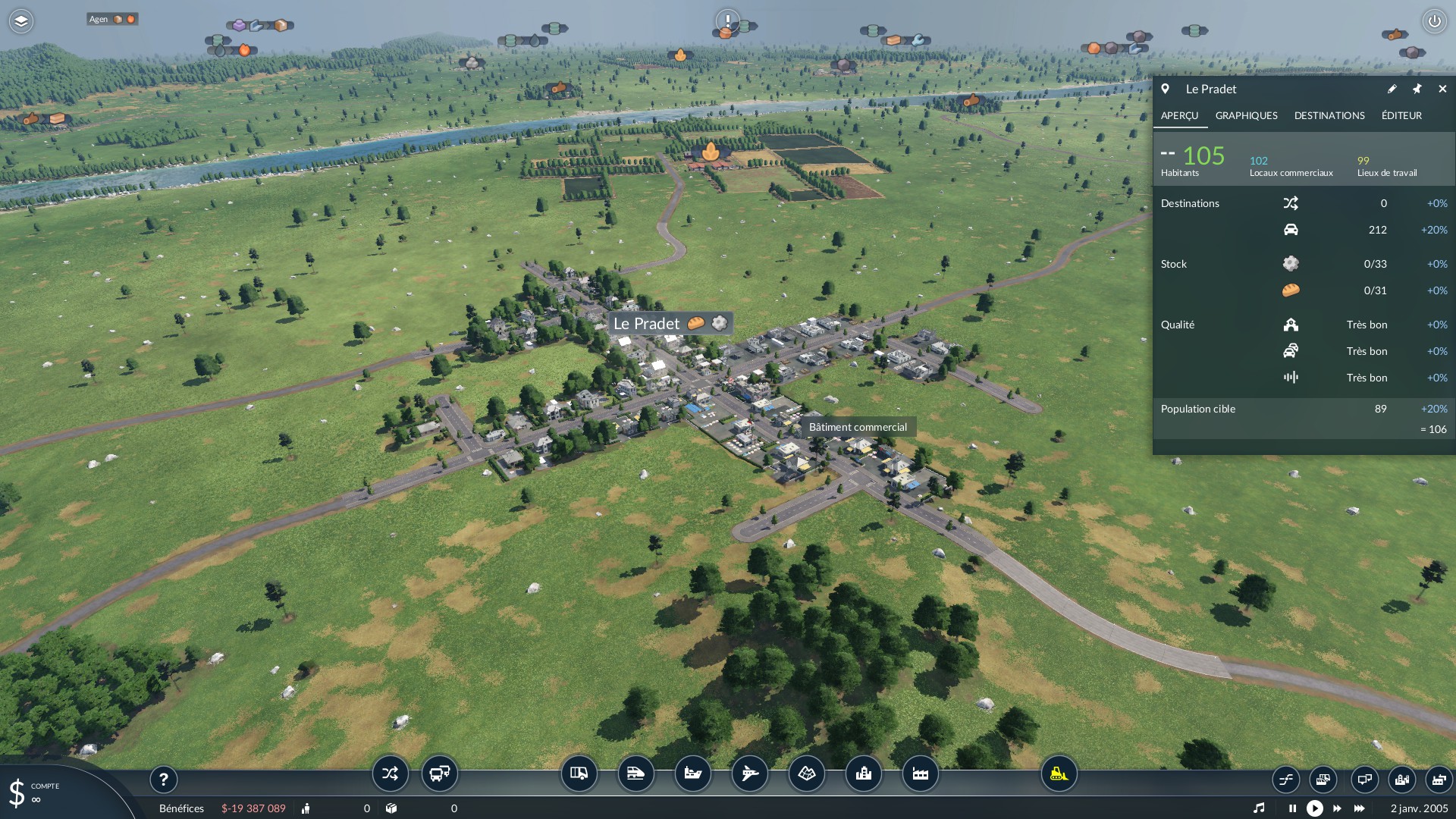The width and height of the screenshot is (1456, 819).
Task: Set the game to triple-arrow fastest speed
Action: click(x=1359, y=808)
